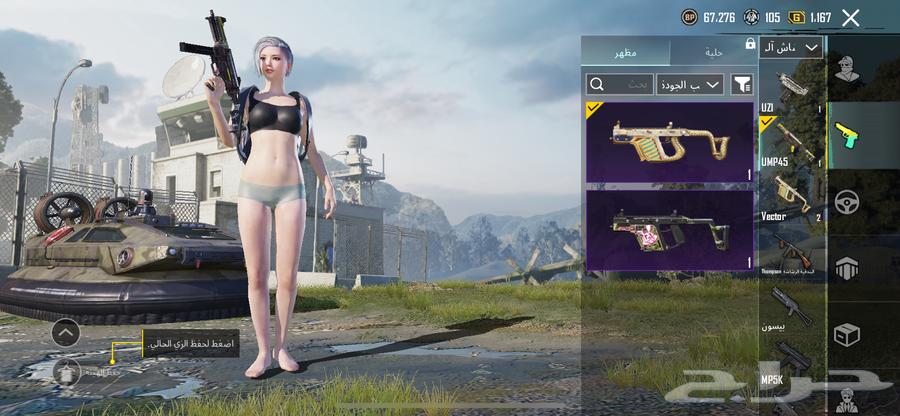This screenshot has height=416, width=900.
Task: Choose Thompson in the weapon list
Action: click(792, 250)
